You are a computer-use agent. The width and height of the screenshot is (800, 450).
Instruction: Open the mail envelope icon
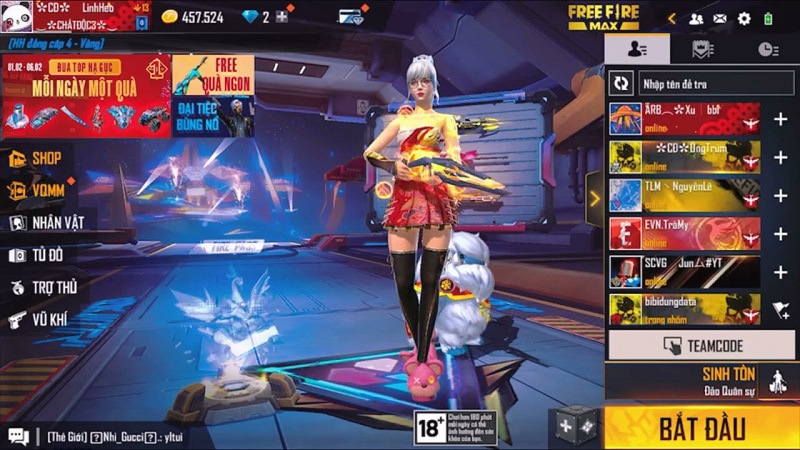tap(720, 18)
